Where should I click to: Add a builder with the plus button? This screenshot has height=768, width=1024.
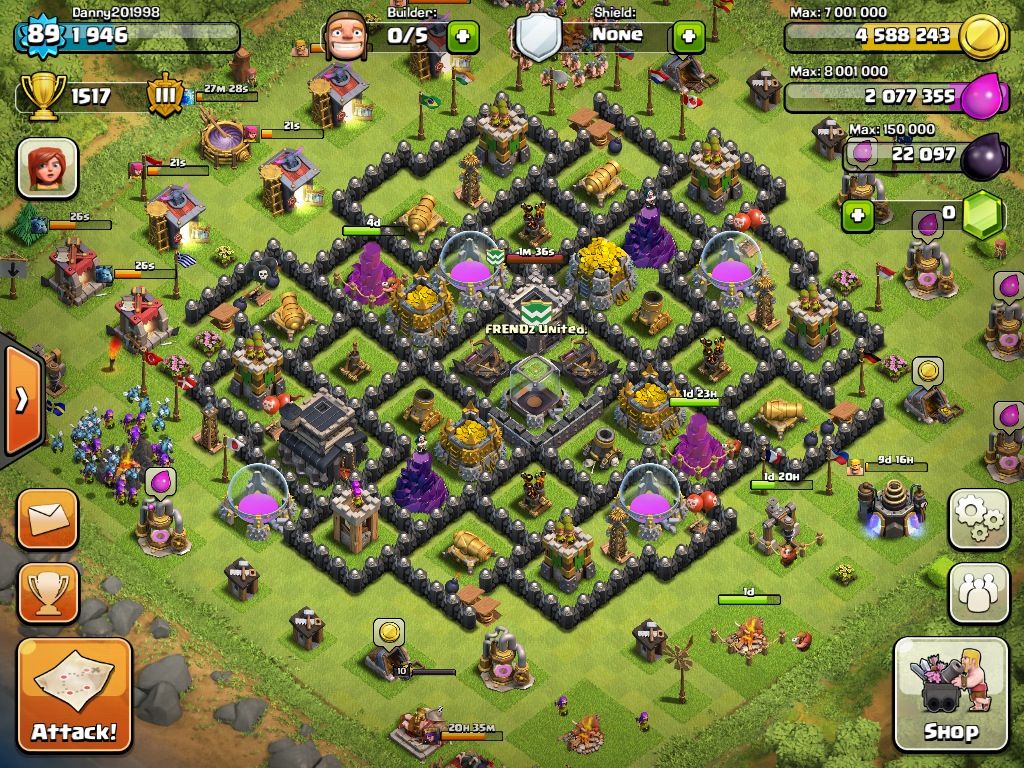tap(462, 38)
